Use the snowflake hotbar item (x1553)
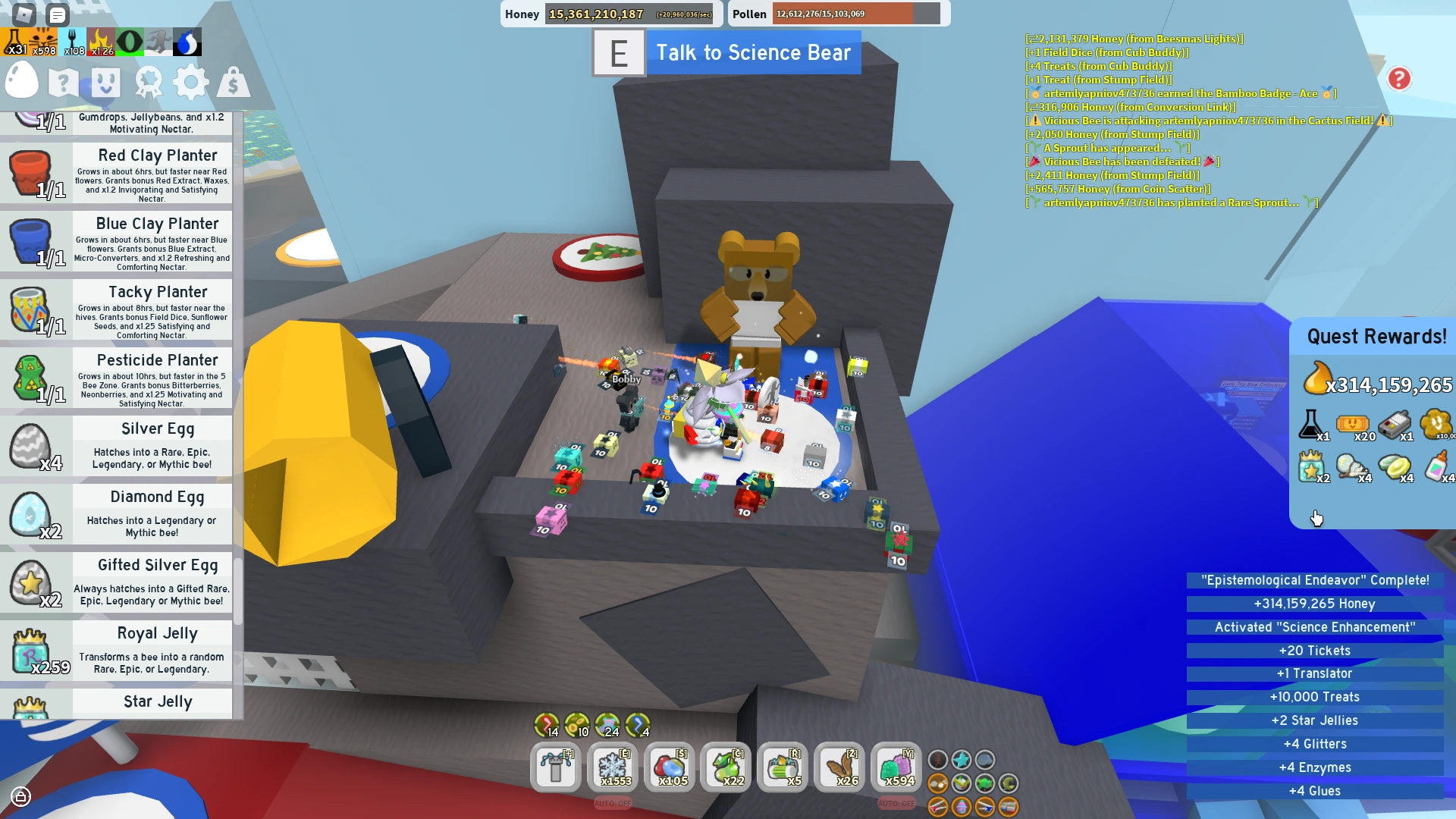Image resolution: width=1456 pixels, height=819 pixels. point(613,767)
